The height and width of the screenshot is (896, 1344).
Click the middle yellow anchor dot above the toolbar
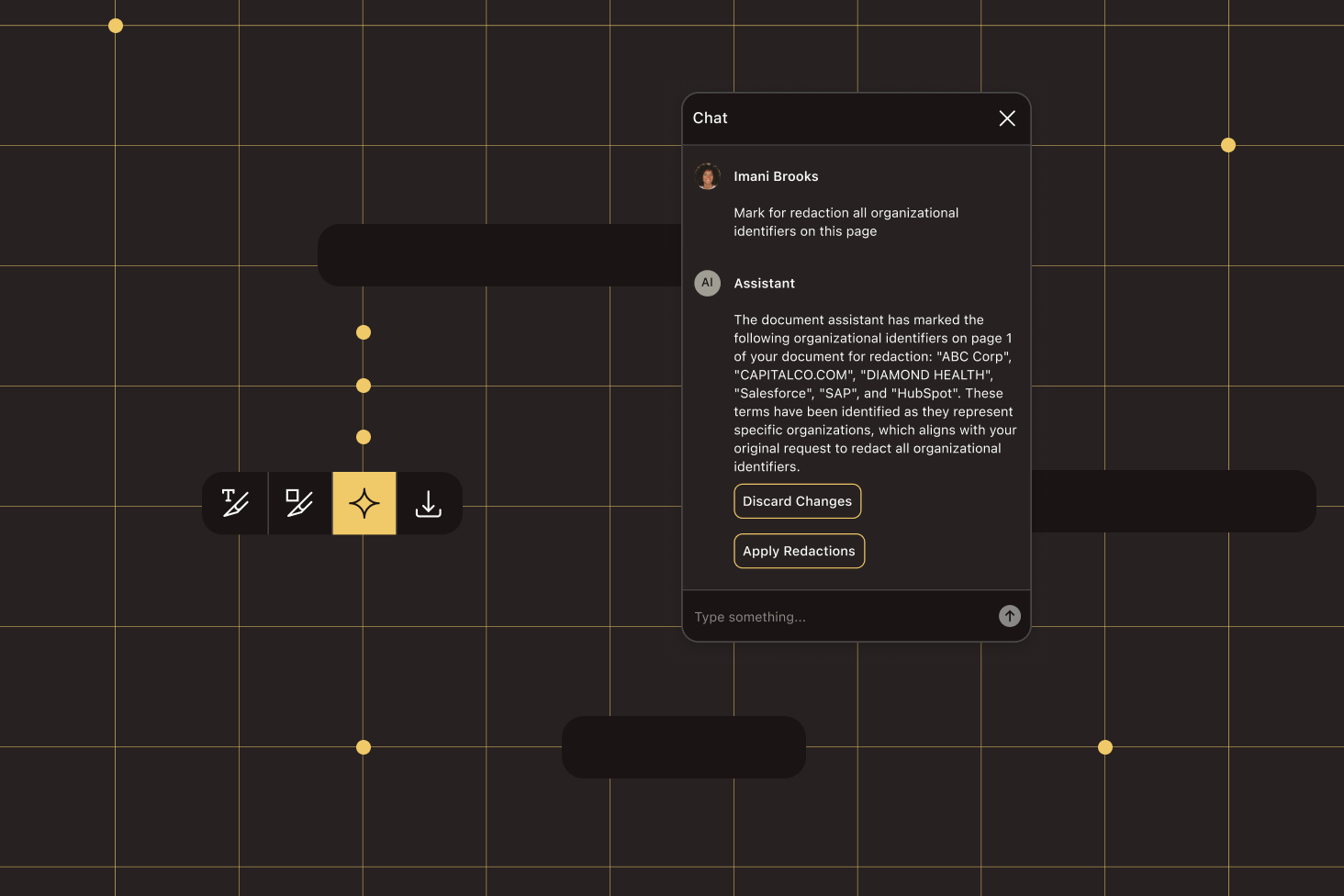pos(364,385)
